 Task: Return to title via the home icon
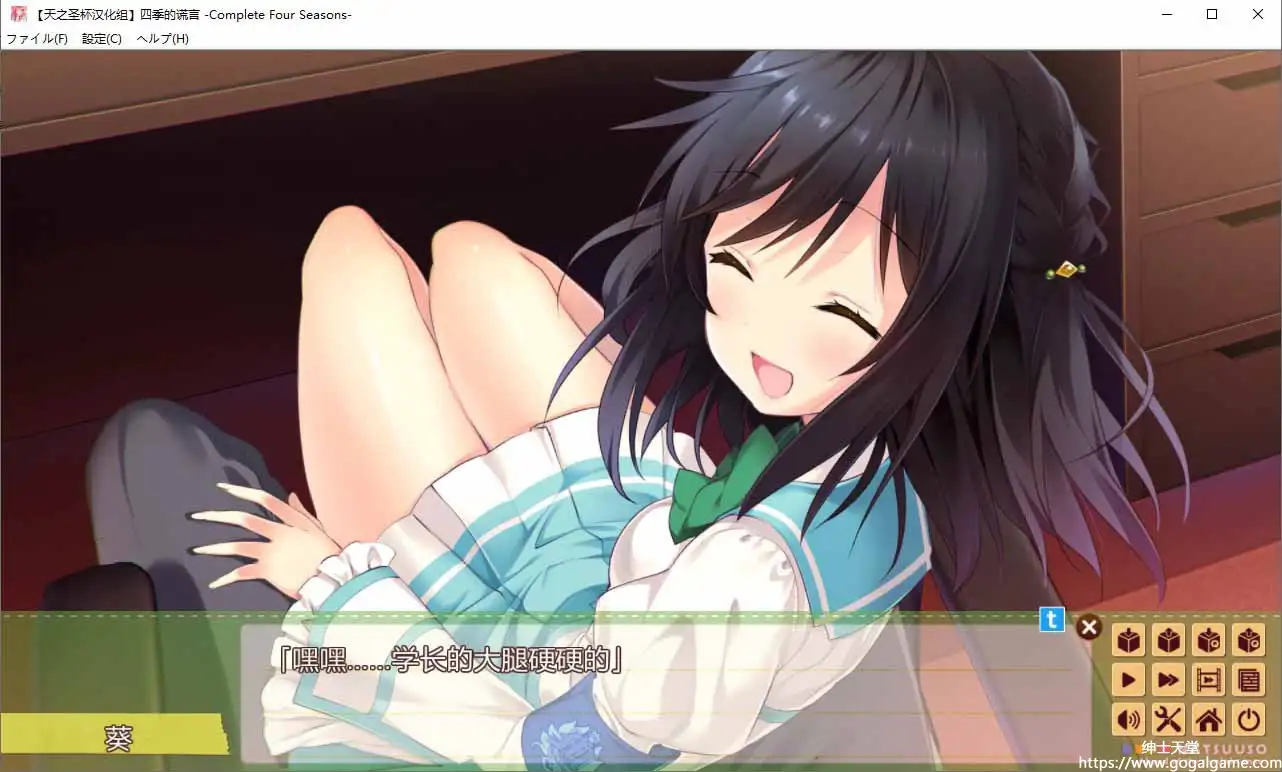click(x=1208, y=720)
